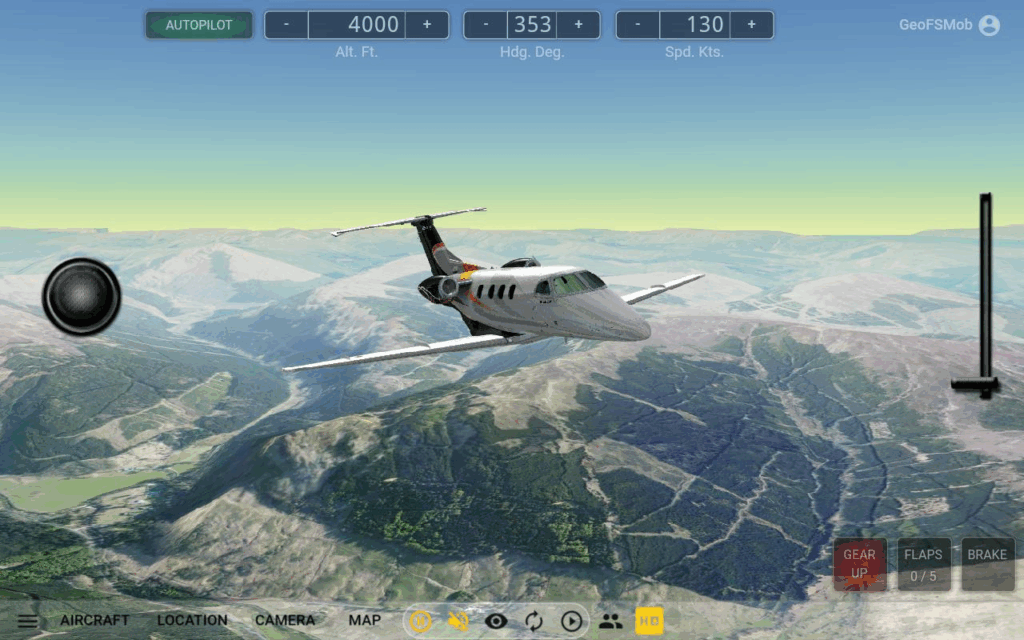The image size is (1024, 640).
Task: Toggle the yellow pause icon
Action: pos(421,621)
